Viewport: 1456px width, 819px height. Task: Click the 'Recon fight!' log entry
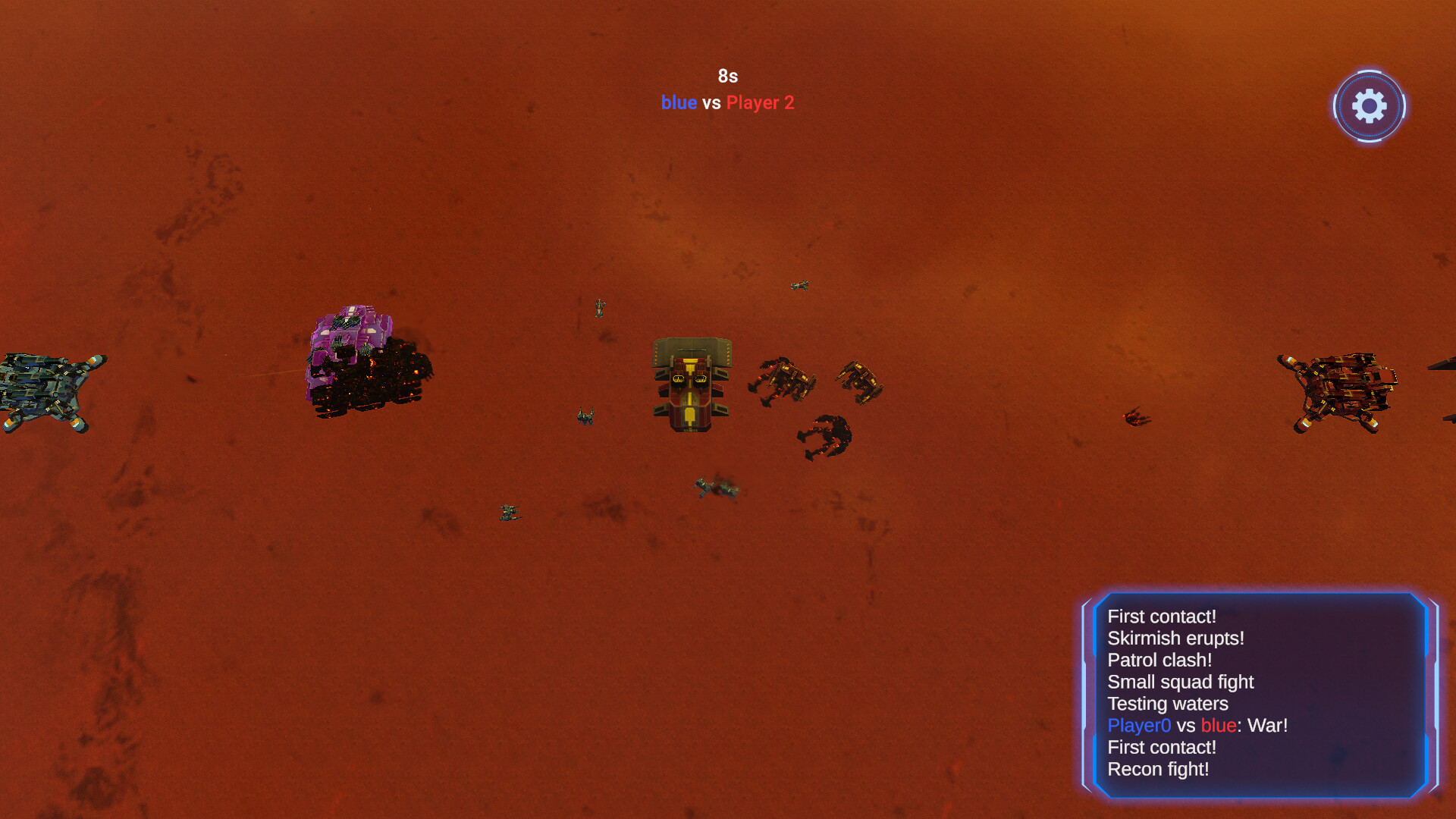click(x=1159, y=769)
